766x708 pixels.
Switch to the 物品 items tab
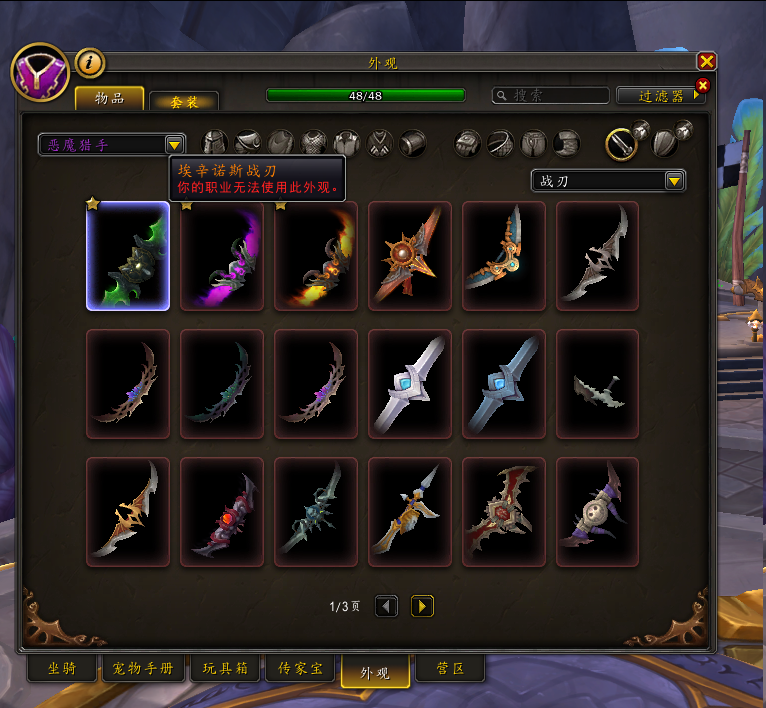(x=109, y=97)
